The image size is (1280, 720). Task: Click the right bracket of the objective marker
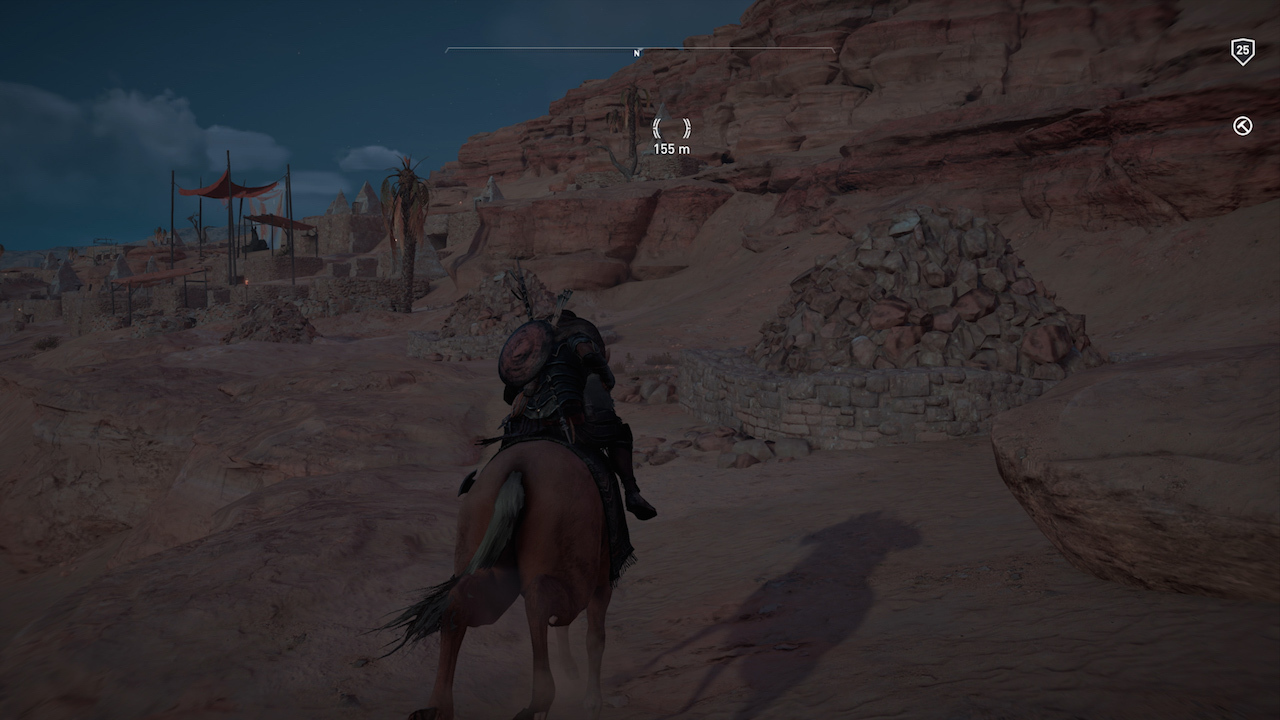(687, 128)
